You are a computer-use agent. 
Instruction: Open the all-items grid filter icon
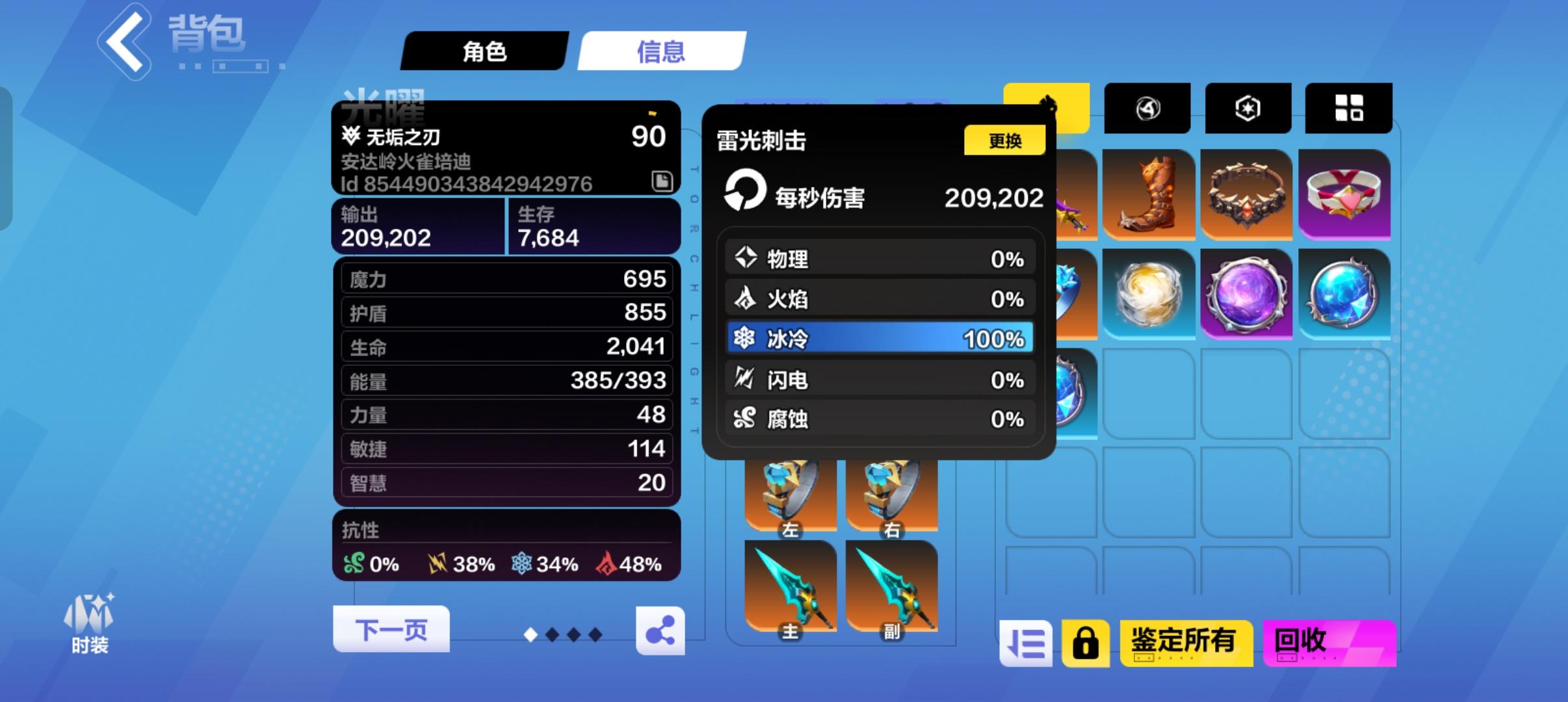point(1350,108)
